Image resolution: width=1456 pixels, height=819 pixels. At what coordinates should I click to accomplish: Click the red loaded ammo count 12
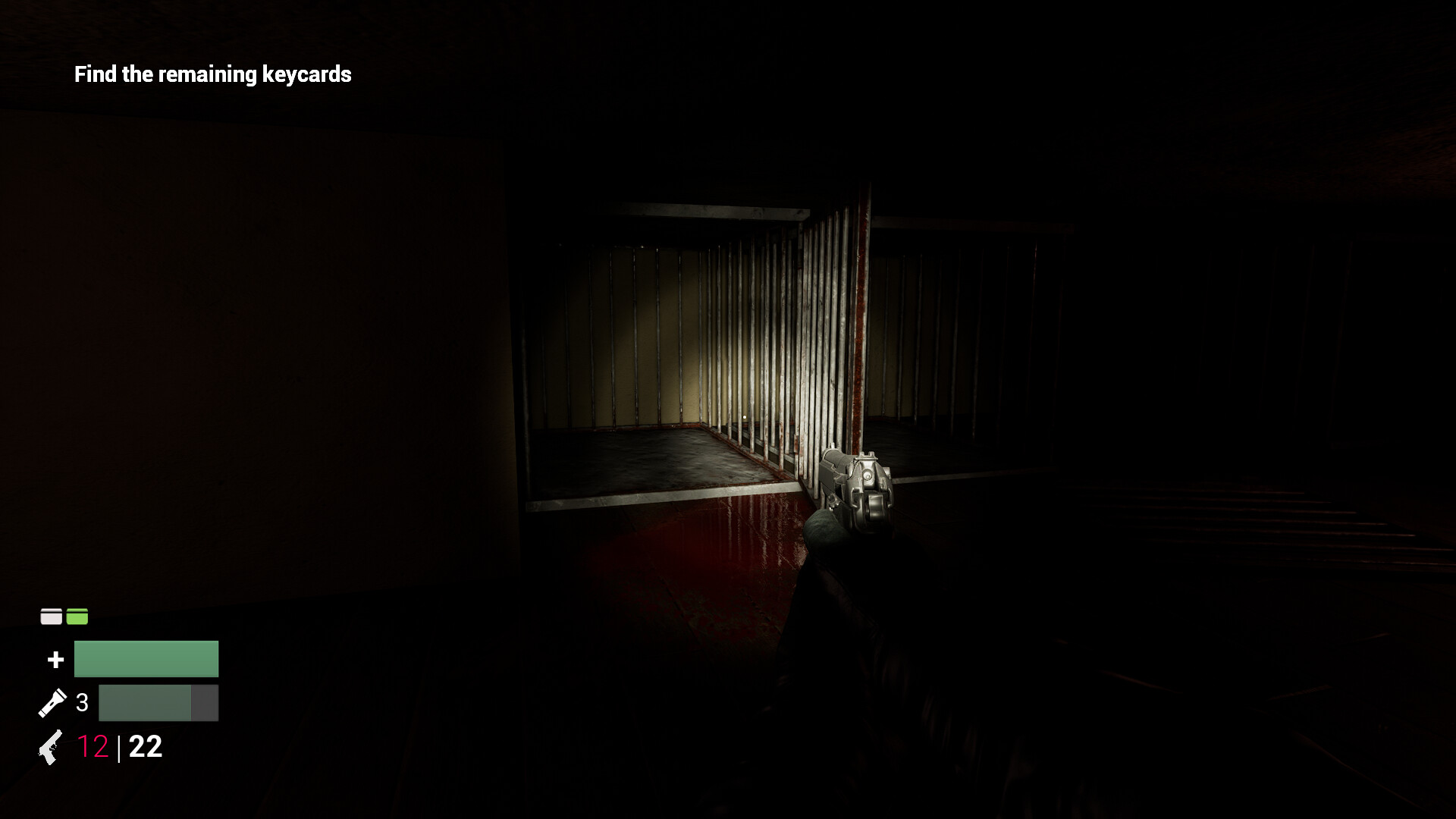point(93,748)
